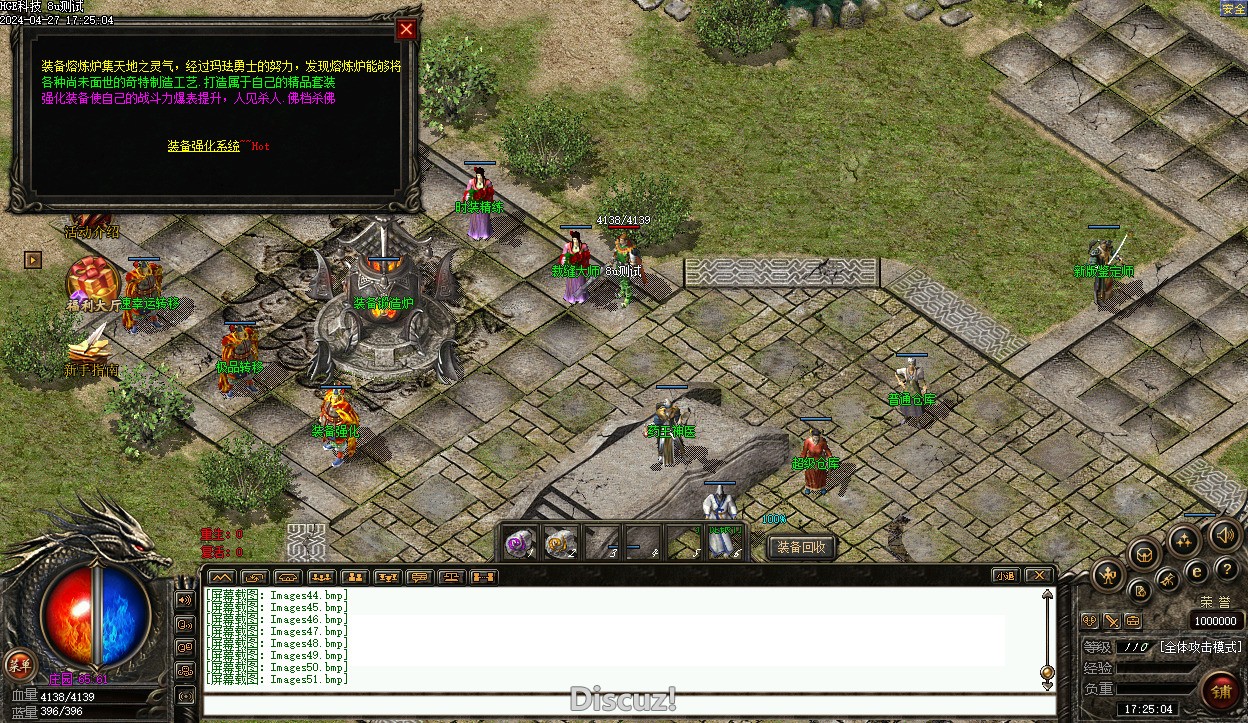Click the chat text input field
Viewport: 1248px width, 723px height.
pos(628,705)
